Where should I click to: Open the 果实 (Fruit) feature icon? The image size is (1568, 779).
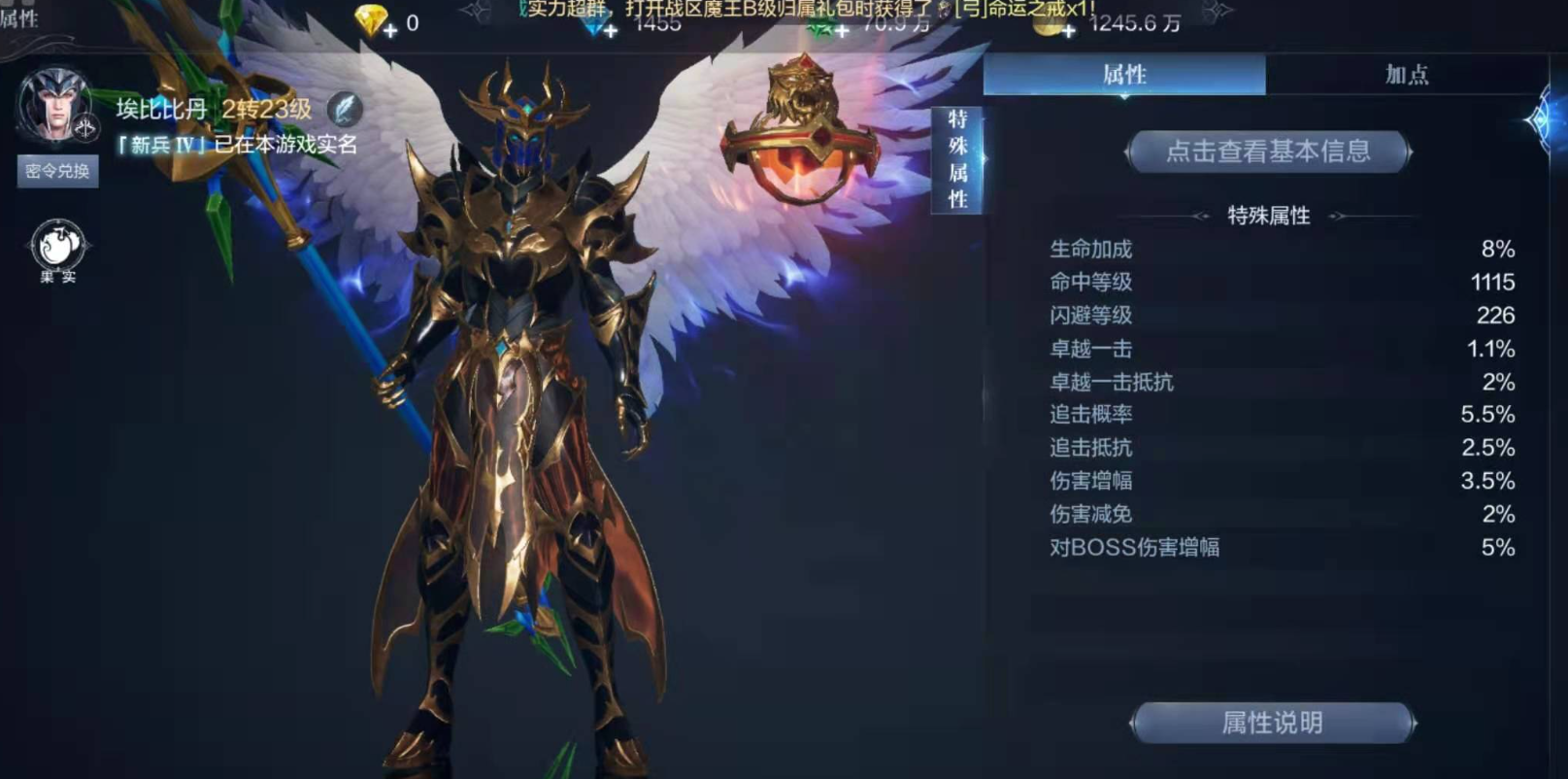(58, 243)
